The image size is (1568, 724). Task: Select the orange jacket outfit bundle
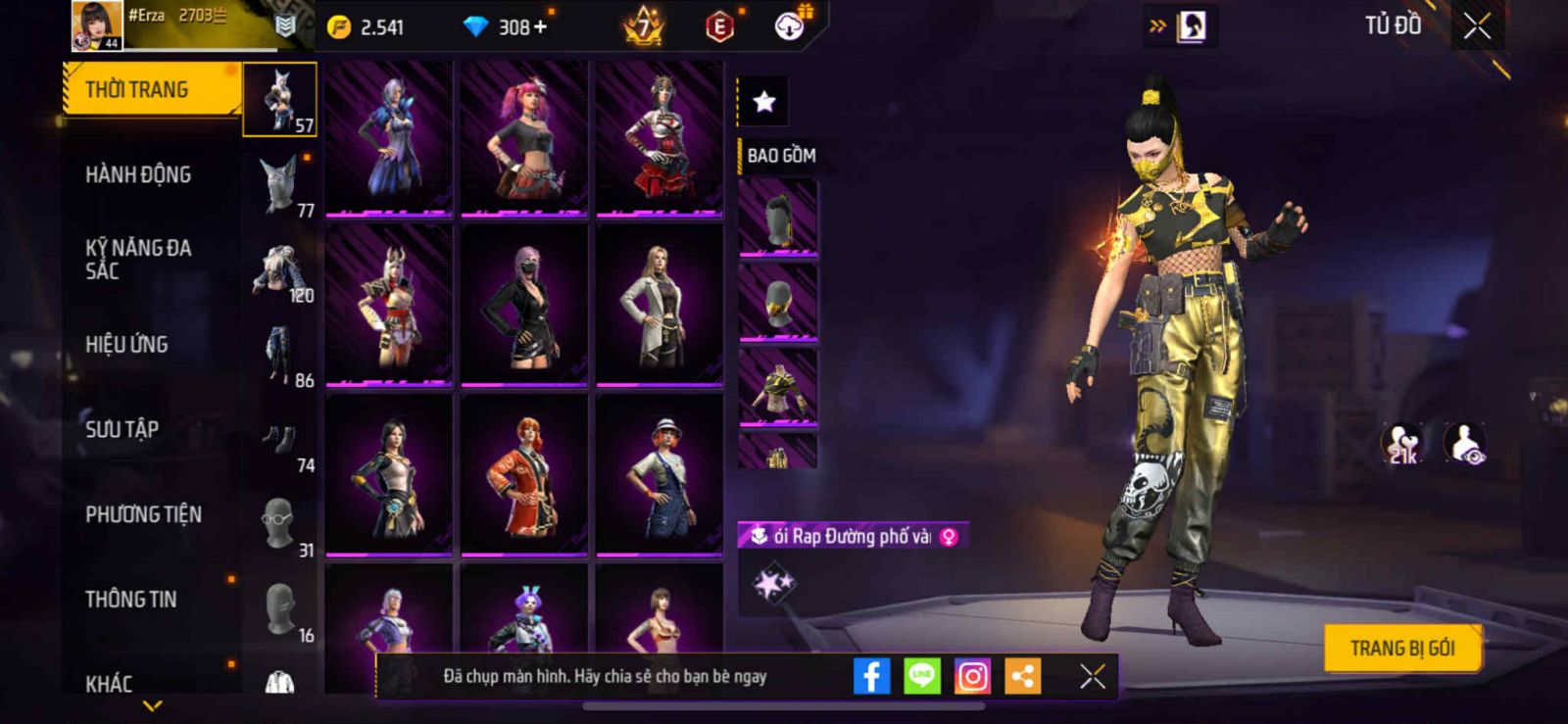524,475
